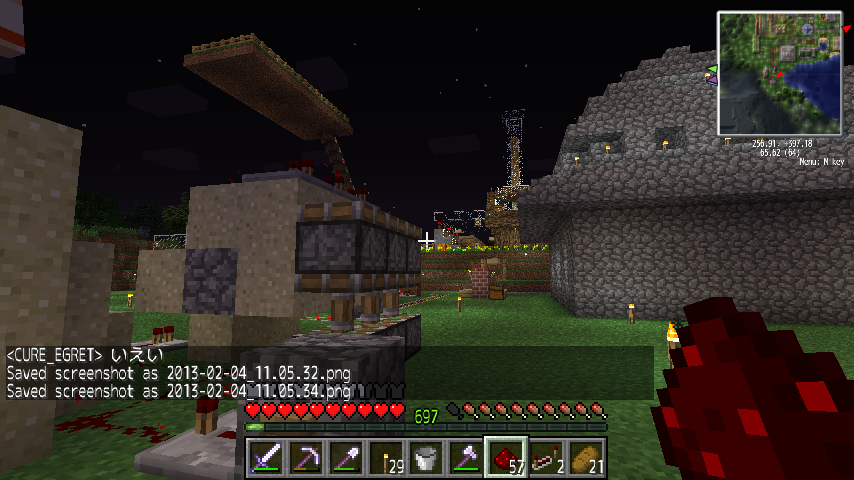
Task: Choose the shovel hotbar slot
Action: [x=346, y=459]
